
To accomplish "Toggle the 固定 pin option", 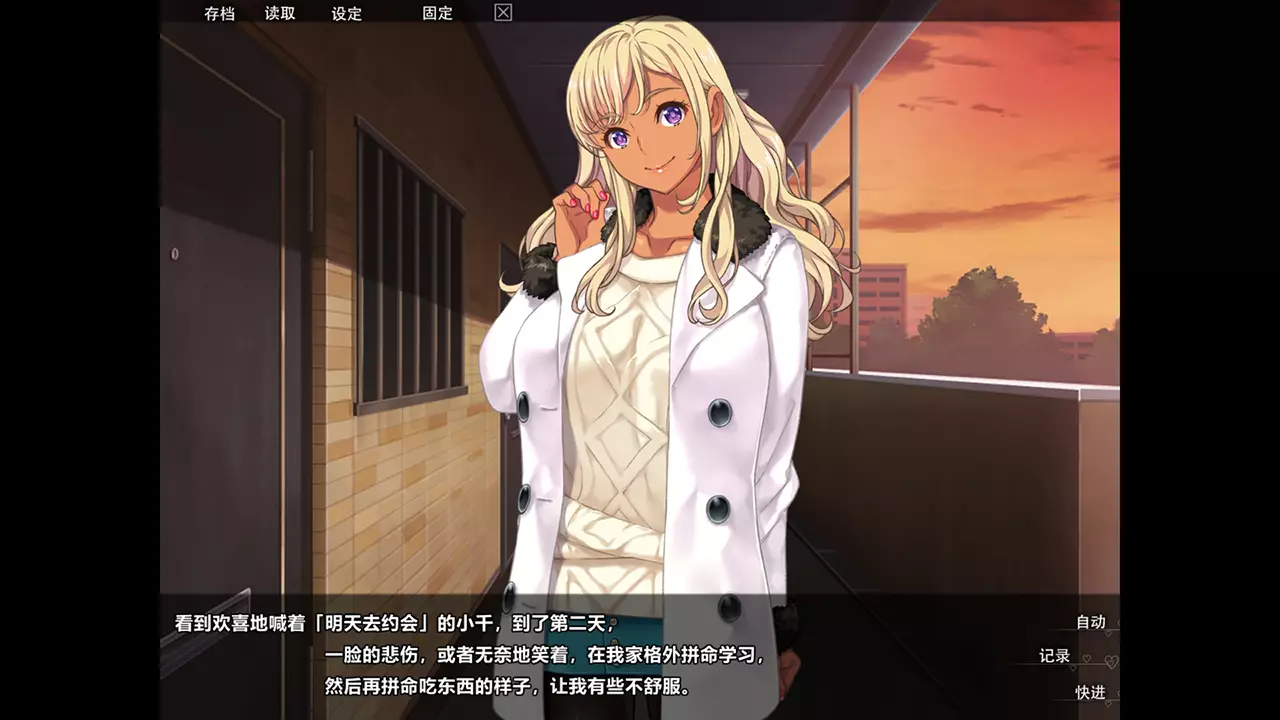I will pos(435,13).
